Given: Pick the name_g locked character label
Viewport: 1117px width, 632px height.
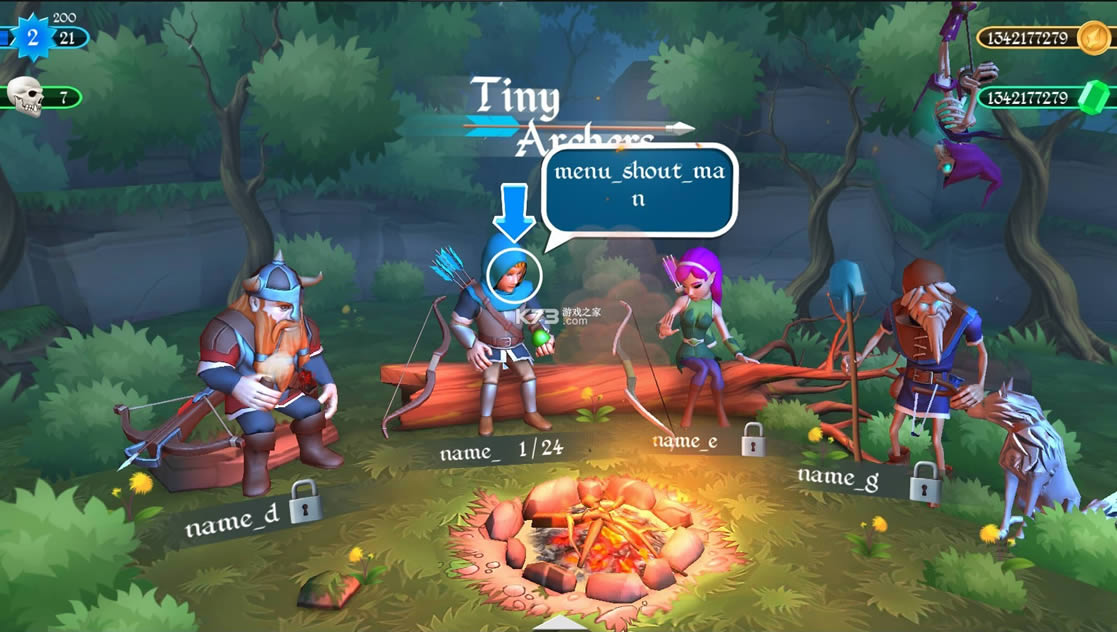Looking at the screenshot, I should click(868, 479).
